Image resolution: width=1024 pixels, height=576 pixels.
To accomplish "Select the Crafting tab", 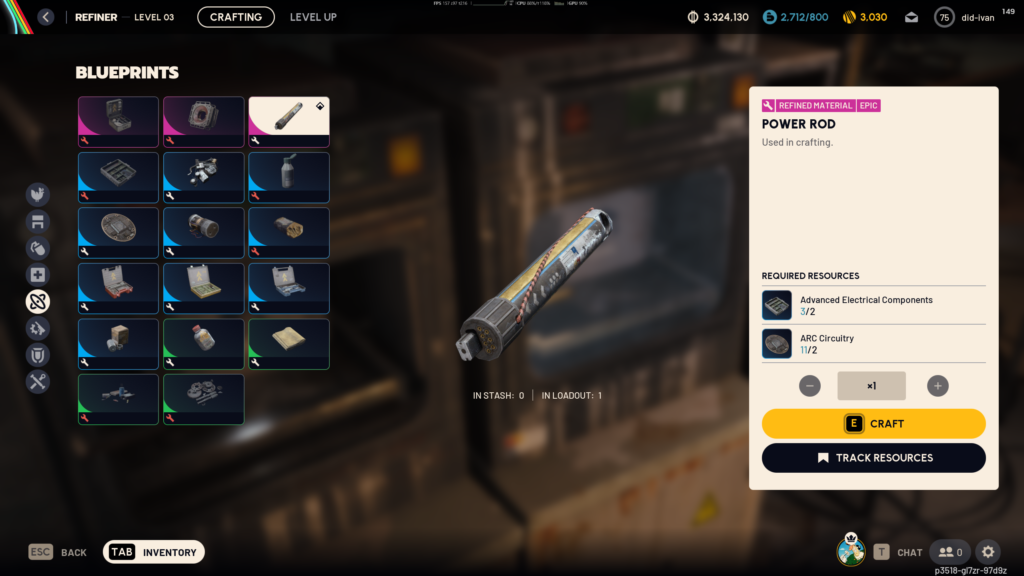I will click(236, 17).
